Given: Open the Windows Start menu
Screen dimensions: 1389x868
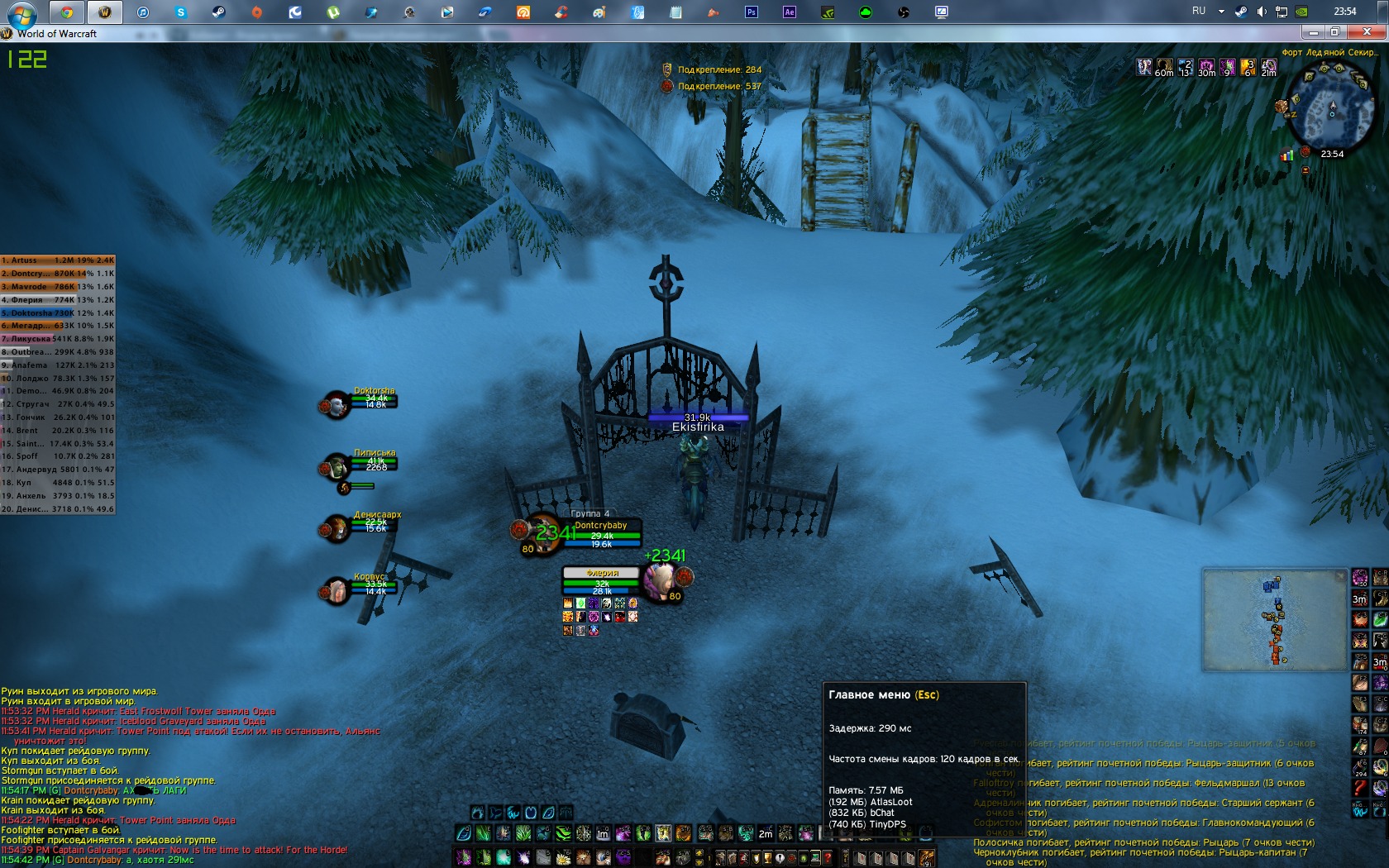Looking at the screenshot, I should pyautogui.click(x=21, y=12).
